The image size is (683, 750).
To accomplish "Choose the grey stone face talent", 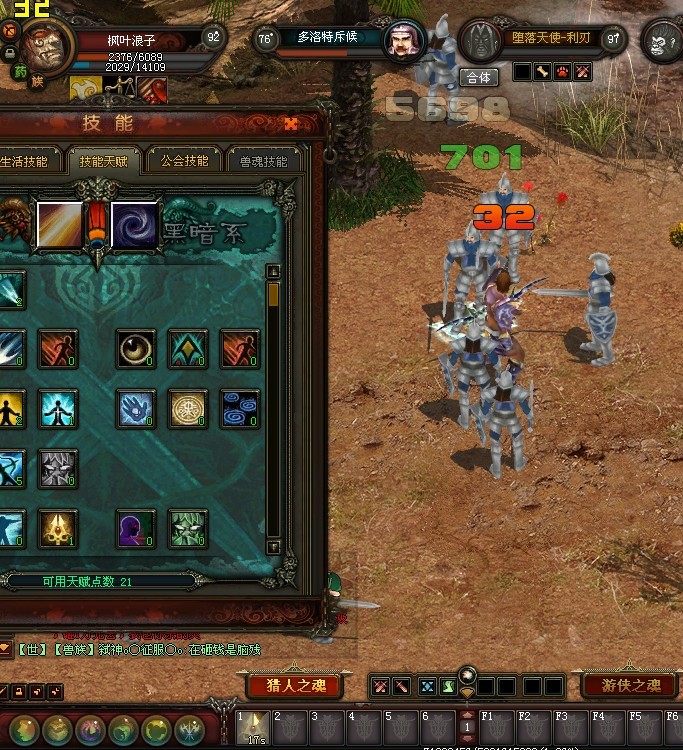I will click(x=58, y=468).
